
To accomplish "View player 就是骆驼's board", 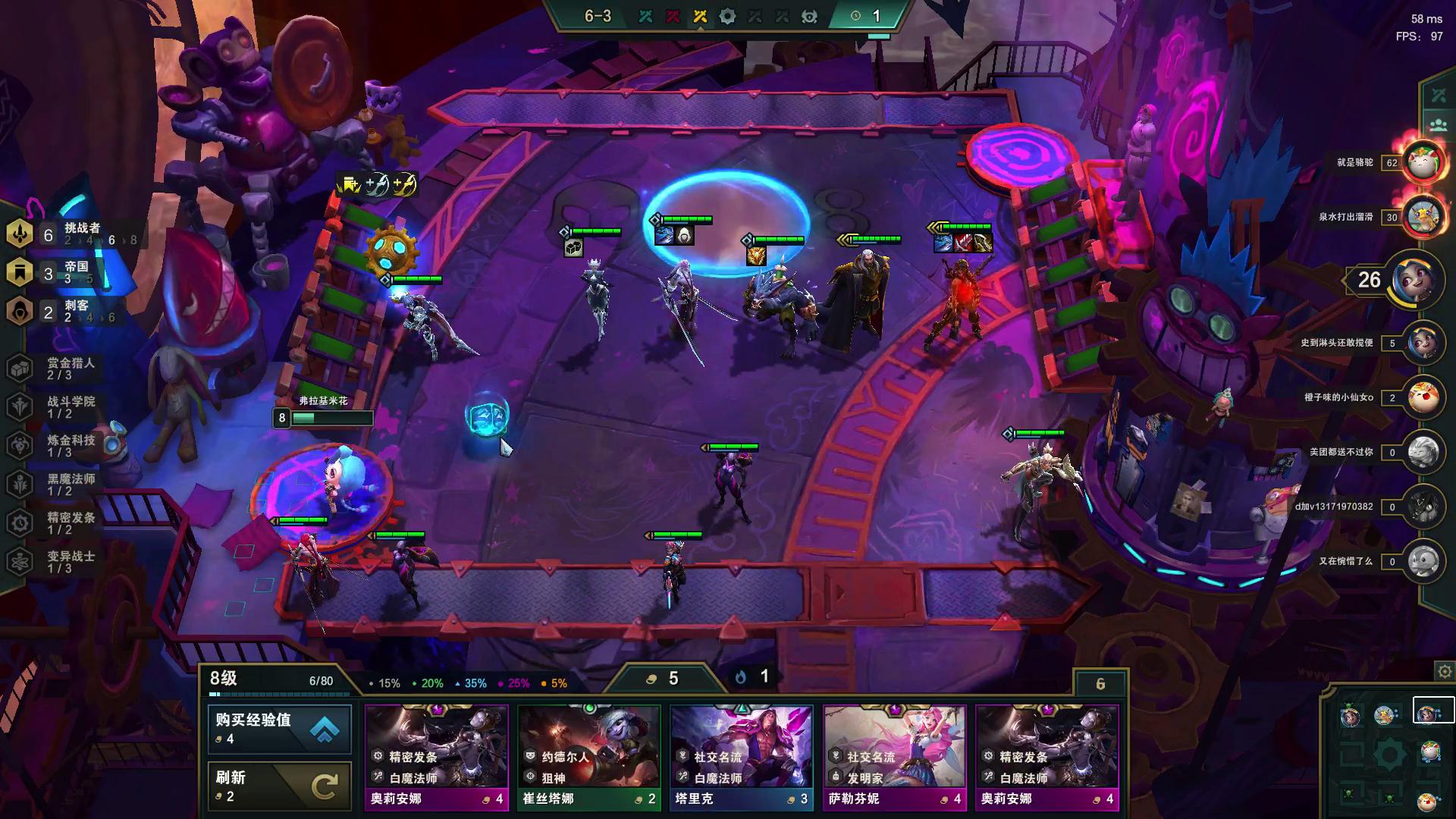I will [x=1422, y=162].
